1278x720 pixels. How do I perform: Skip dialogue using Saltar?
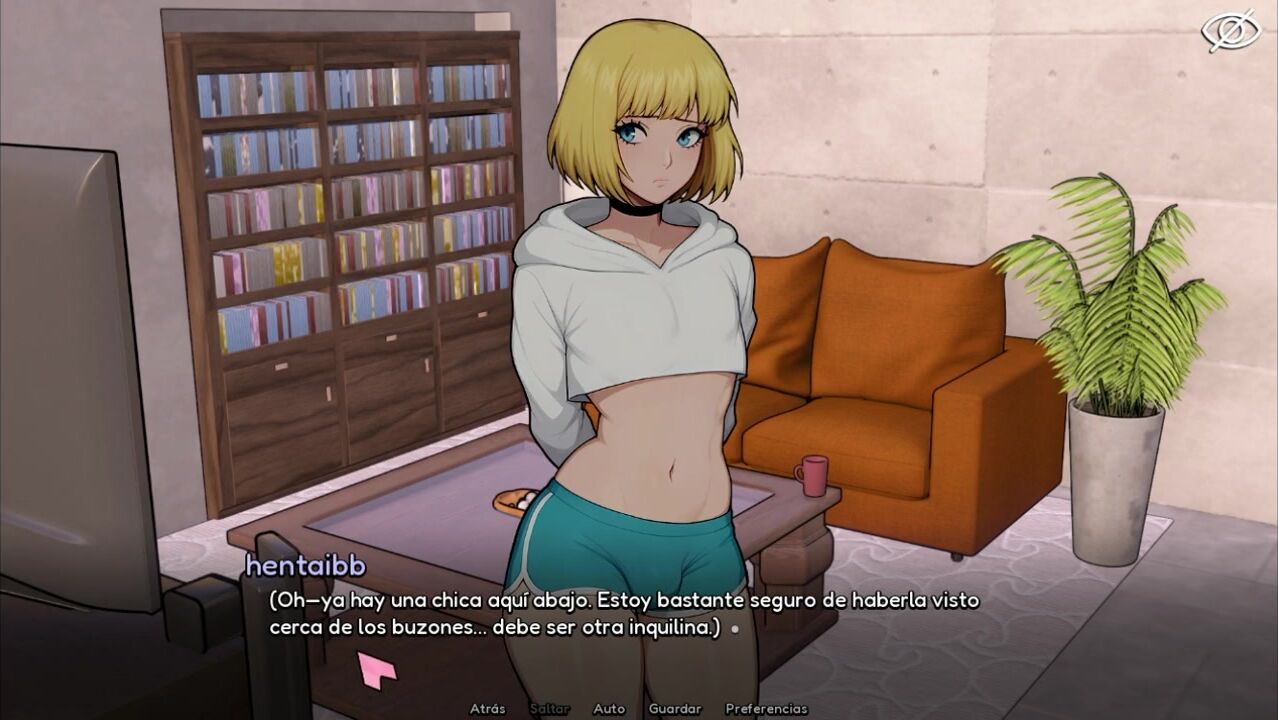point(549,709)
